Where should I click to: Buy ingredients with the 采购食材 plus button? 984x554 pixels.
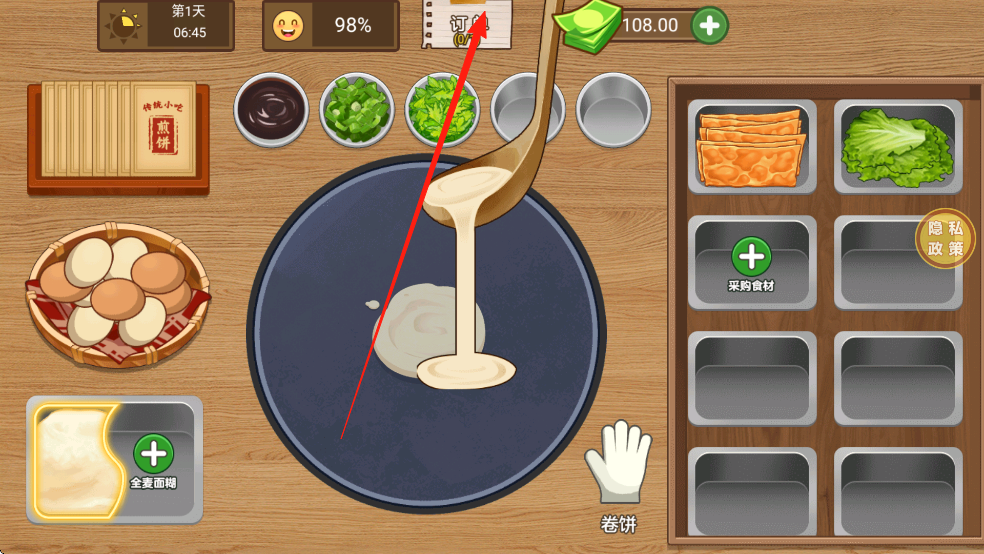(751, 258)
